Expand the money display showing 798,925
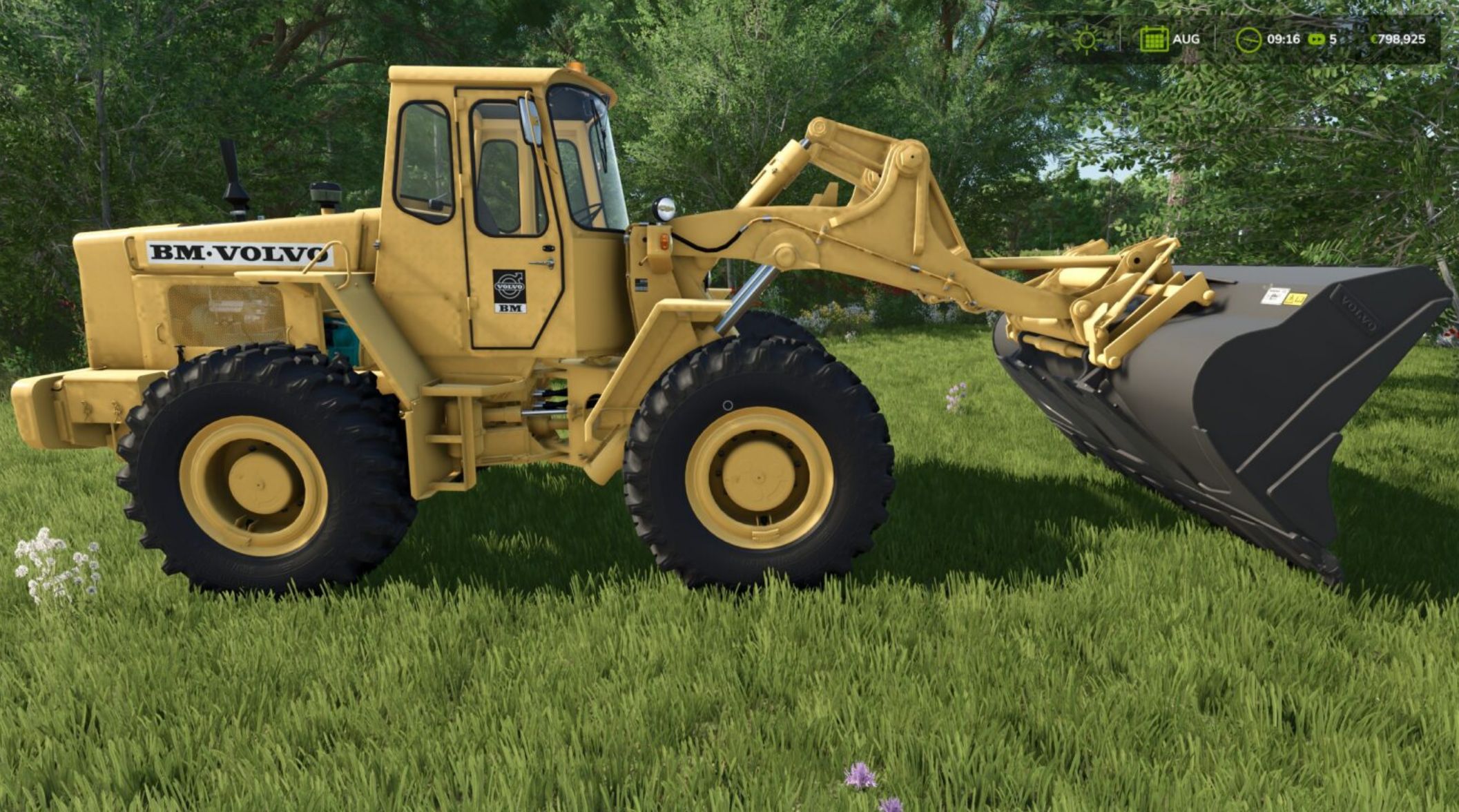This screenshot has height=812, width=1459. pyautogui.click(x=1400, y=39)
